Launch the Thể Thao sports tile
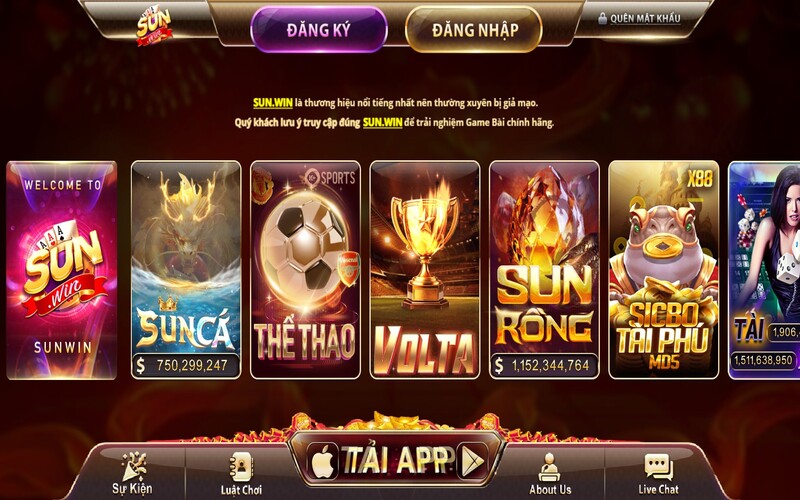Viewport: 800px width, 500px height. tap(305, 270)
